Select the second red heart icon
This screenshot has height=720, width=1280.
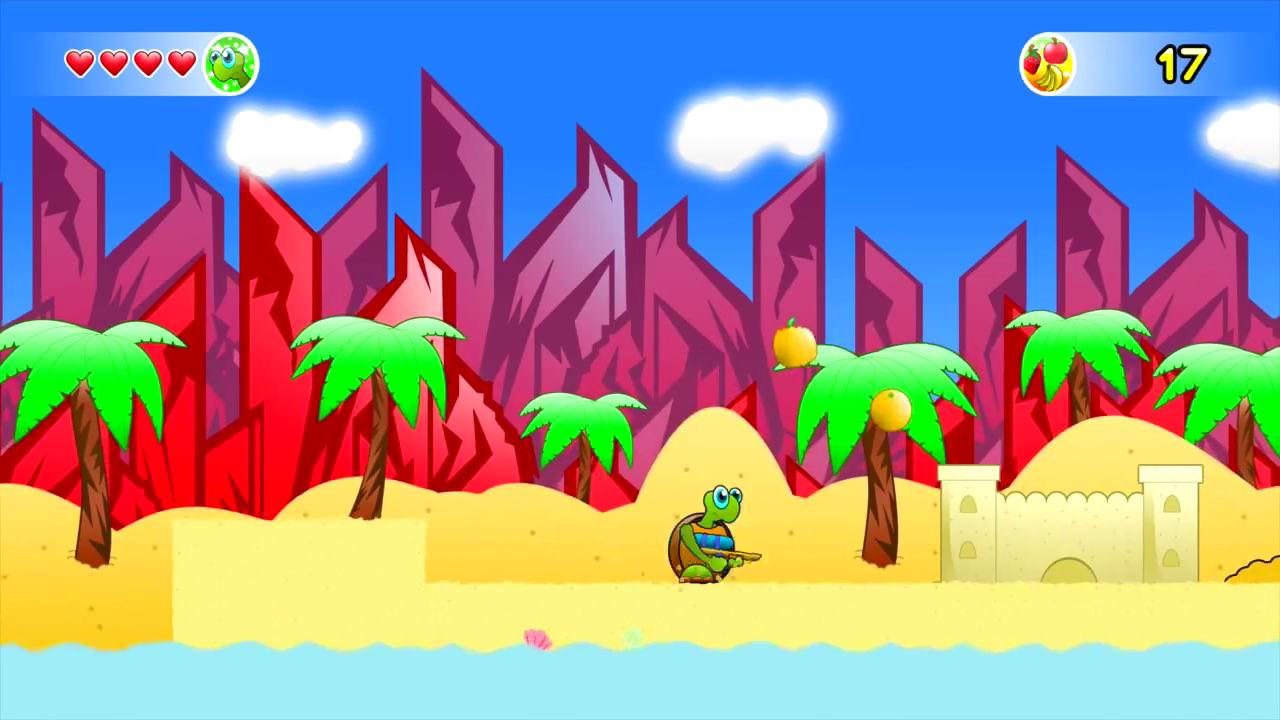[x=112, y=62]
